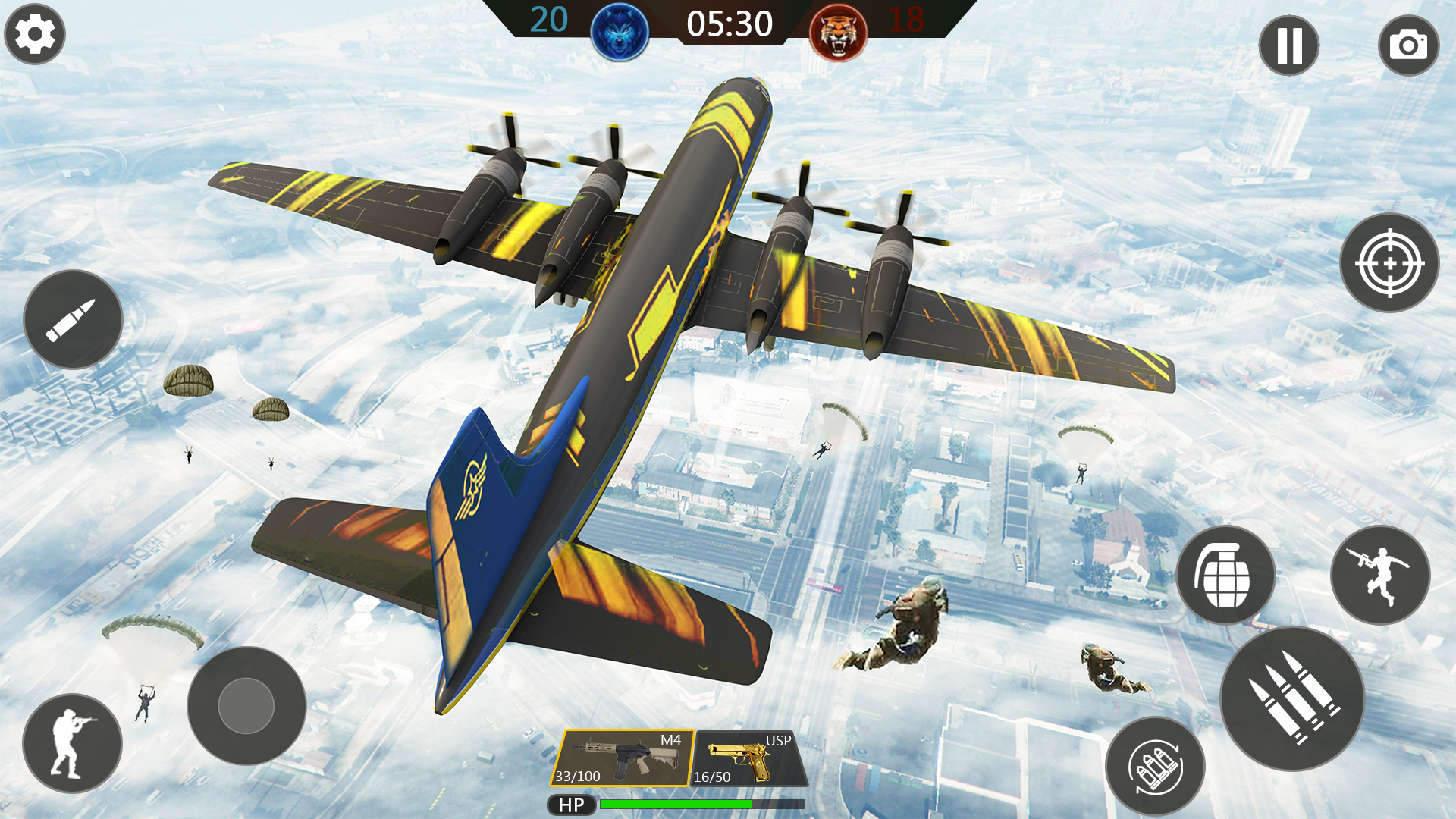Tap the movement joystick knob
Image resolution: width=1456 pixels, height=819 pixels.
(x=246, y=706)
